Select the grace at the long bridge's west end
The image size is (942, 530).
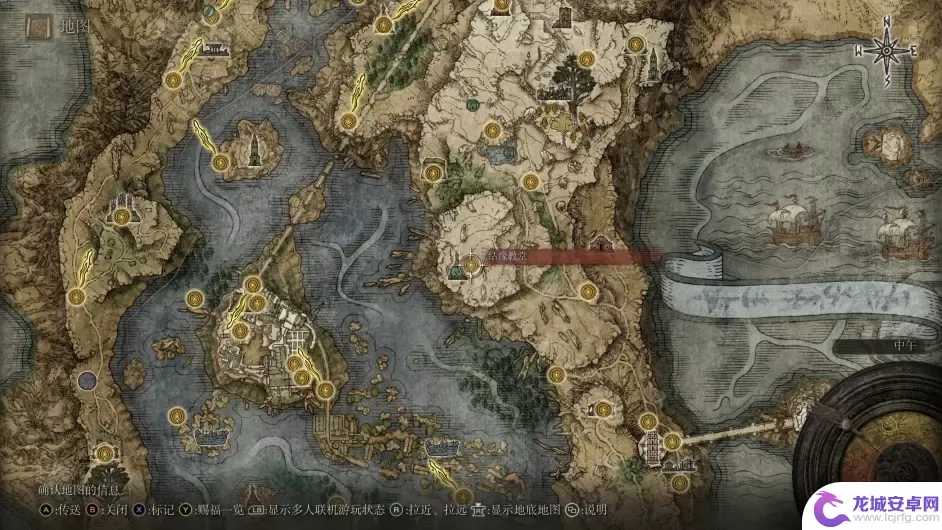pos(672,440)
